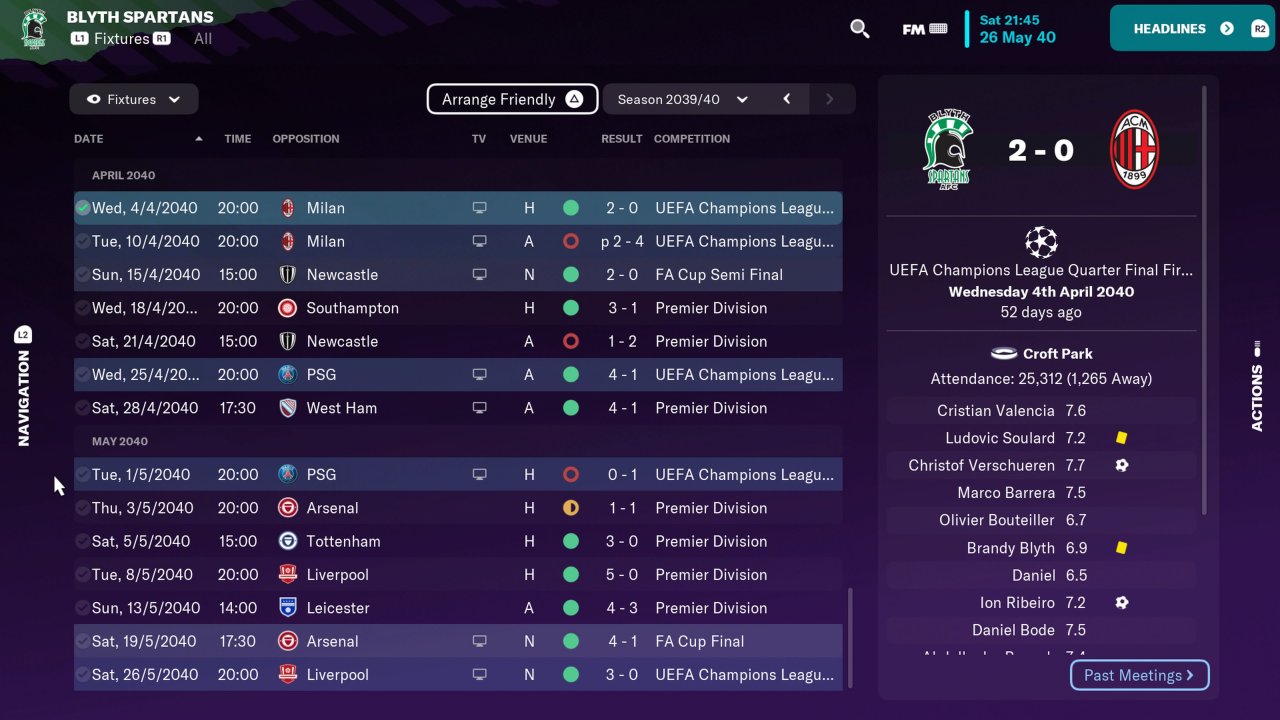Viewport: 1280px width, 720px height.
Task: Switch to the Fixtures tab
Action: (x=121, y=39)
